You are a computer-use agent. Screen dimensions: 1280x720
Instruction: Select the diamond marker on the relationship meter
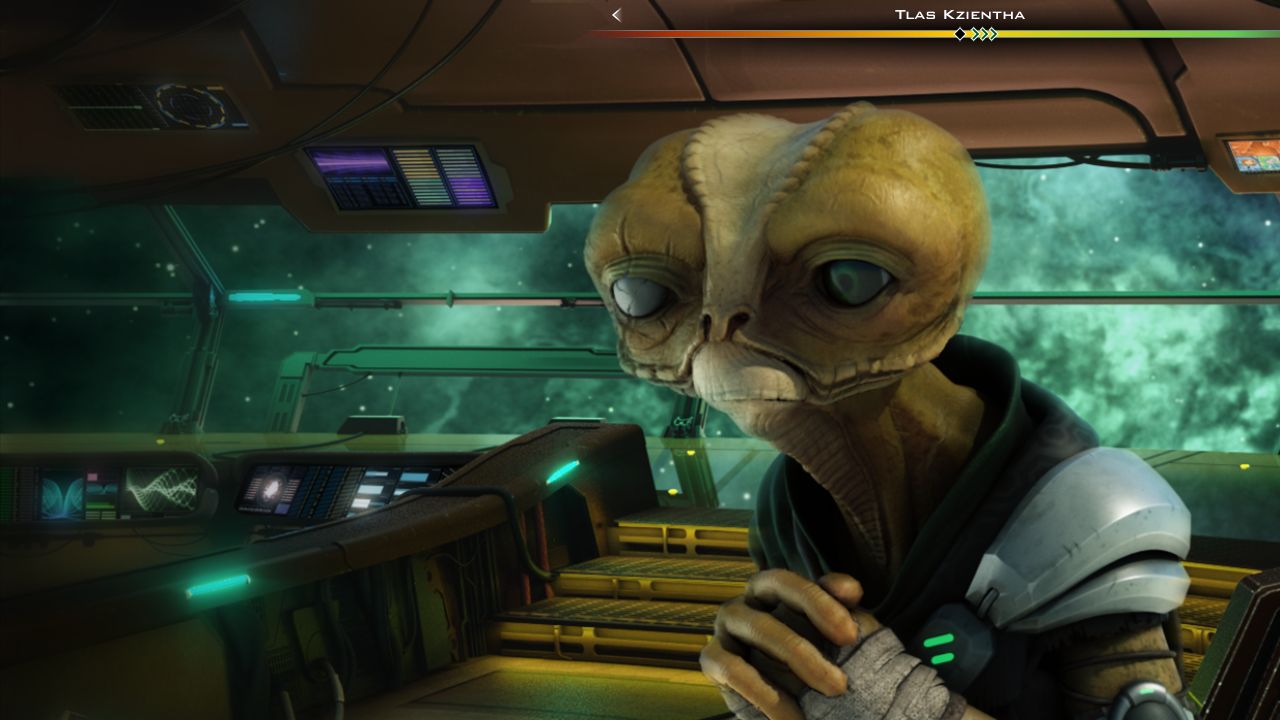pyautogui.click(x=959, y=33)
